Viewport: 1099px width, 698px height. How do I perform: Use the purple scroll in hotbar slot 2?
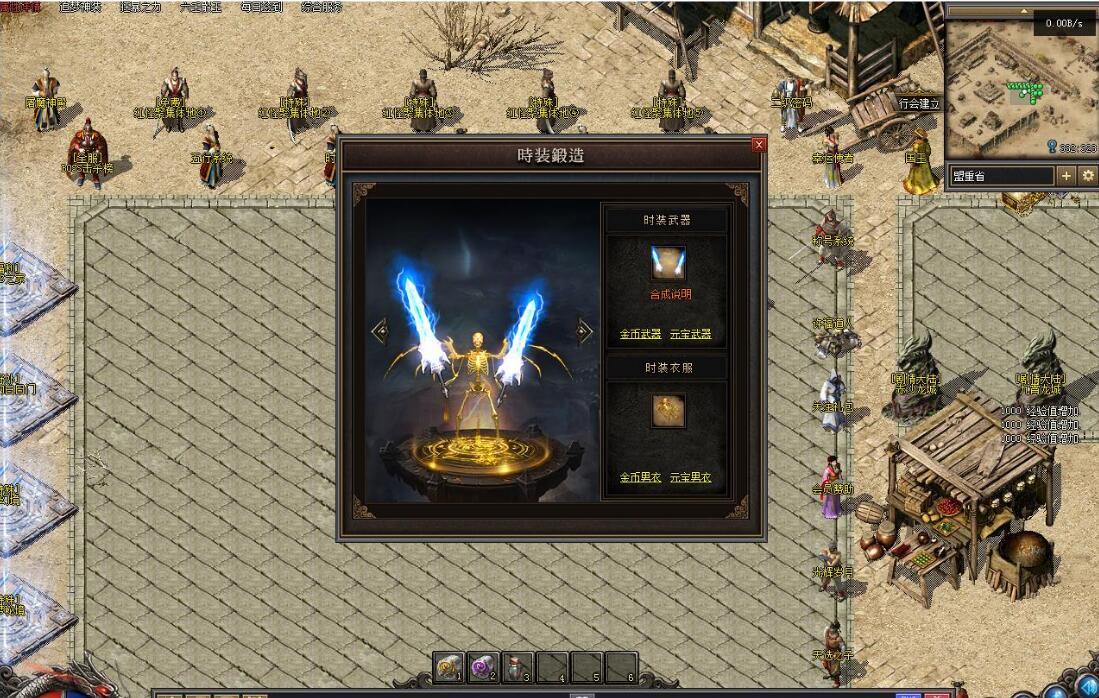483,666
